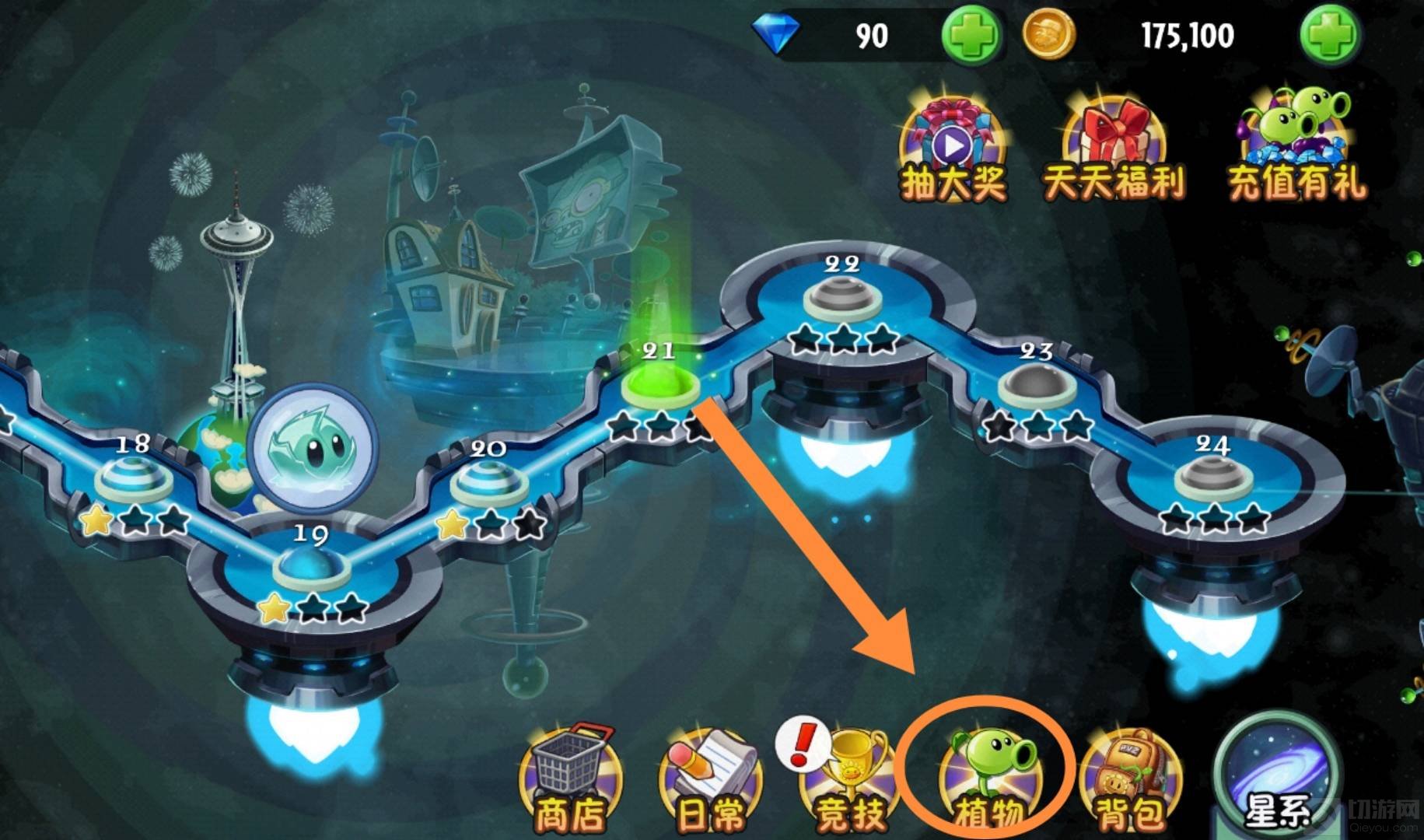Add more gold coins with plus button
Screen dimensions: 1424x840
1328,36
